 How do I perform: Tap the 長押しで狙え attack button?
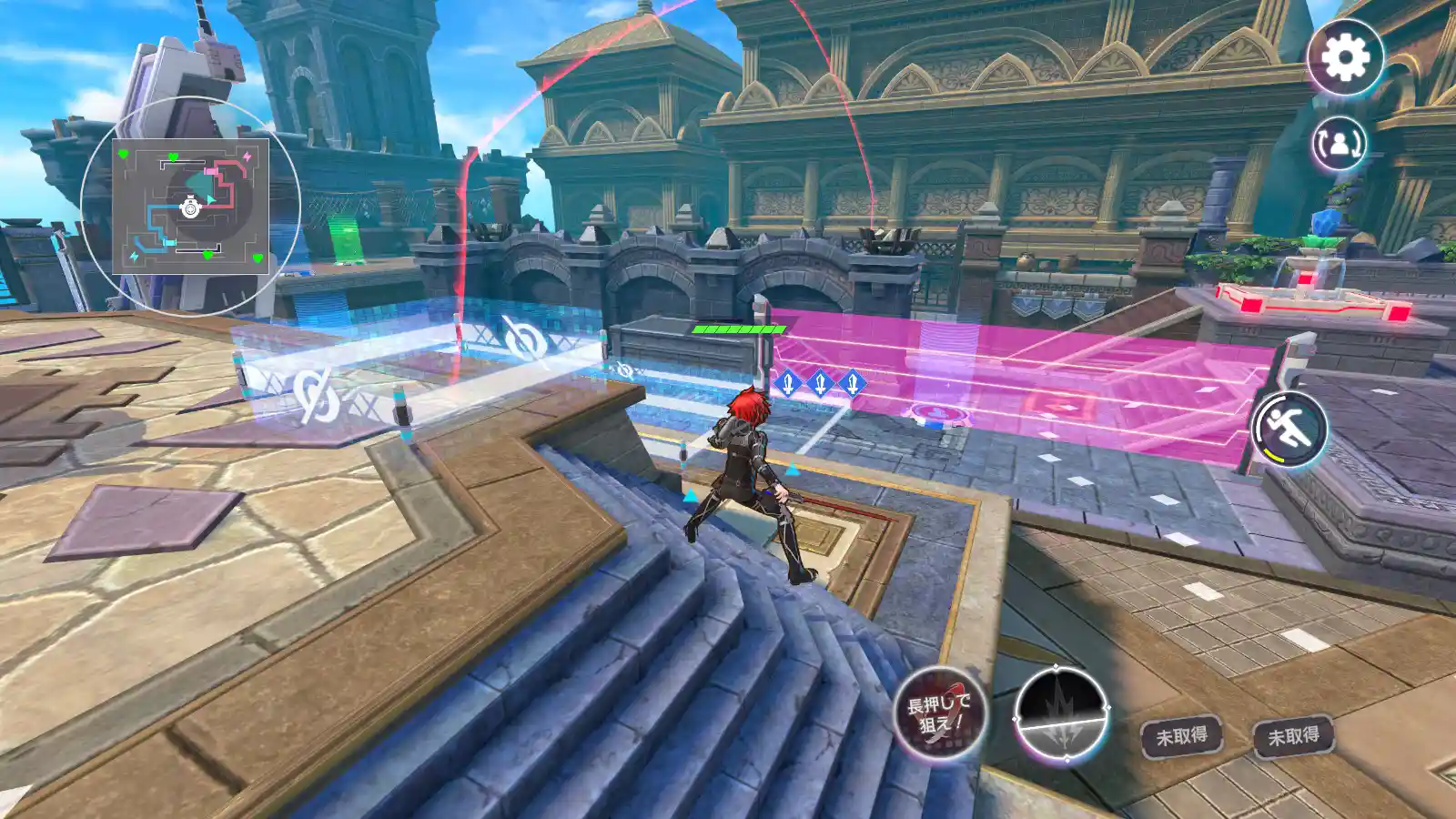(x=939, y=713)
